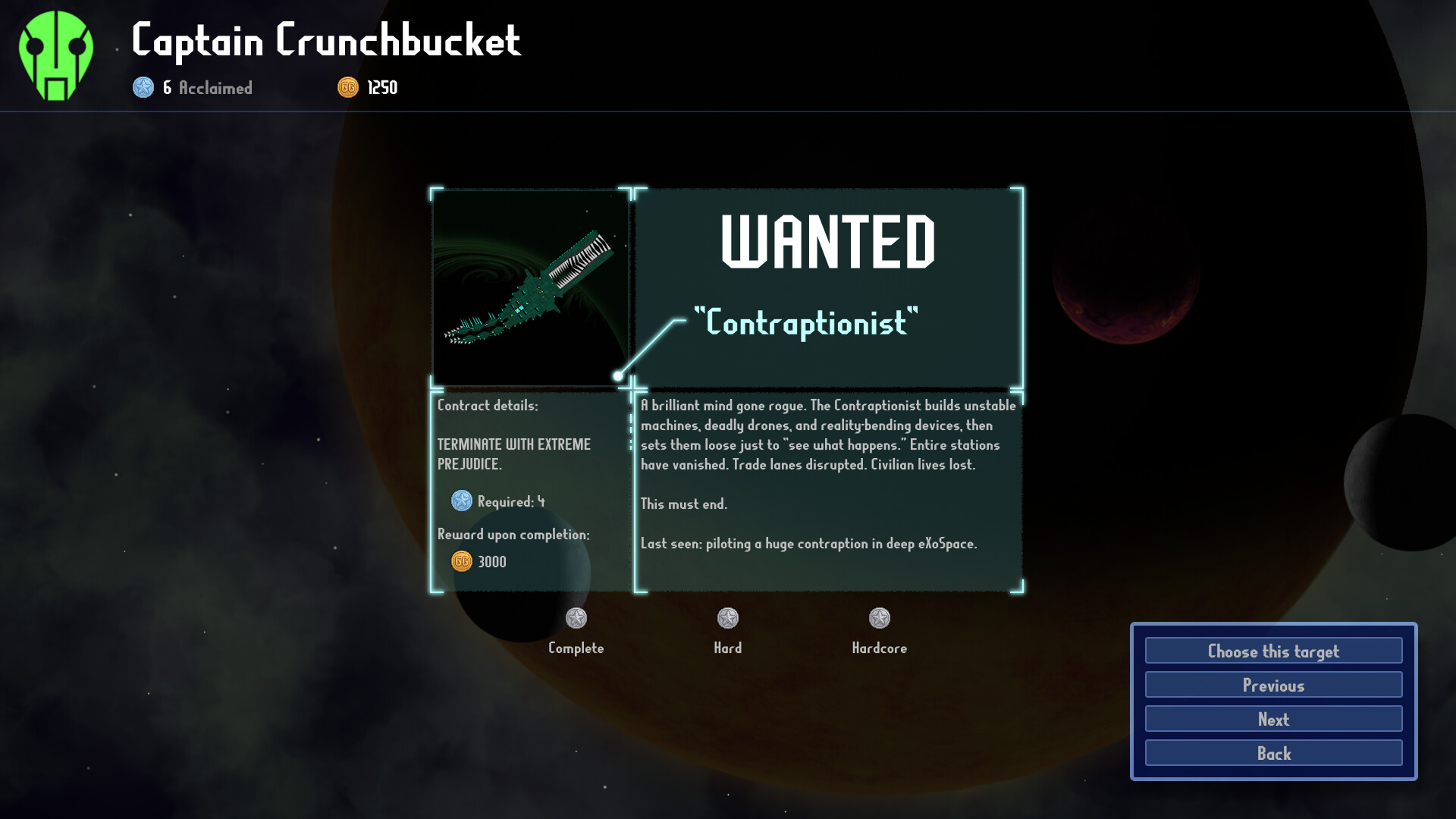1456x819 pixels.
Task: Click the Contract details section header
Action: 487,406
